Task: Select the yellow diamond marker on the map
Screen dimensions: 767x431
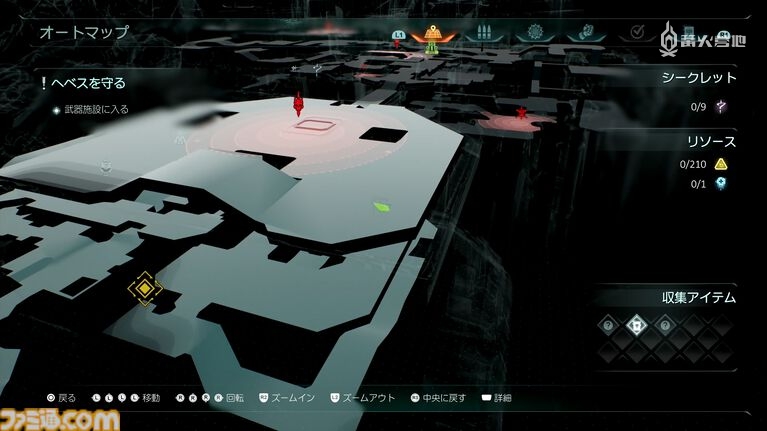Action: coord(146,289)
